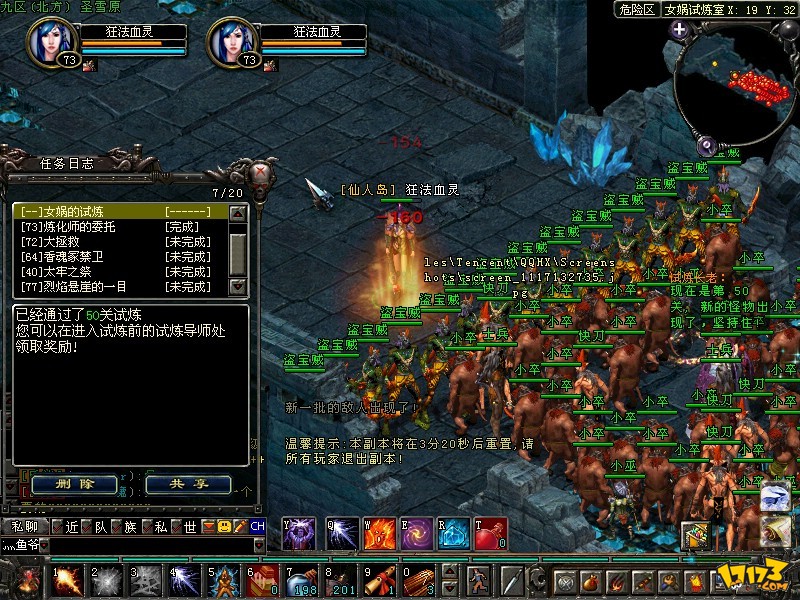Open the chat emoticon smiley picker
800x600 pixels.
(225, 526)
